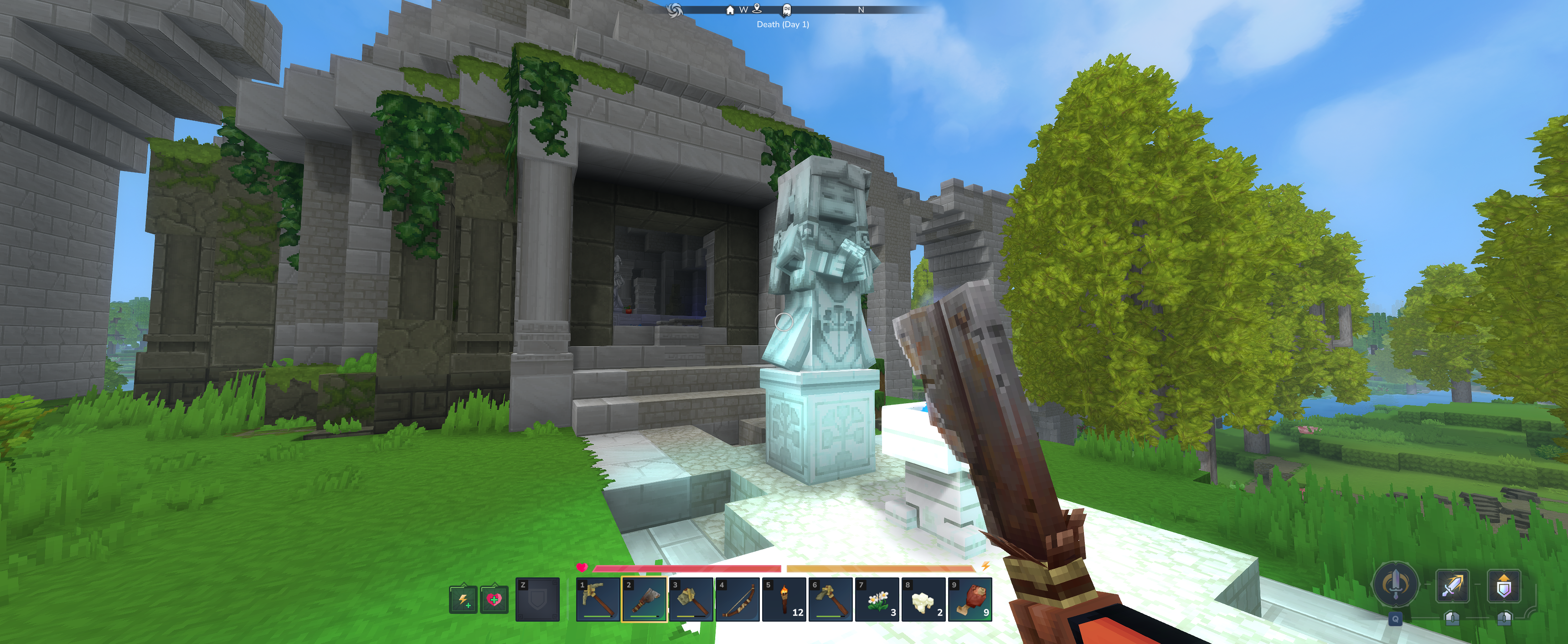Click the lightning bolt stamina buff icon
This screenshot has width=1568, height=644.
463,599
